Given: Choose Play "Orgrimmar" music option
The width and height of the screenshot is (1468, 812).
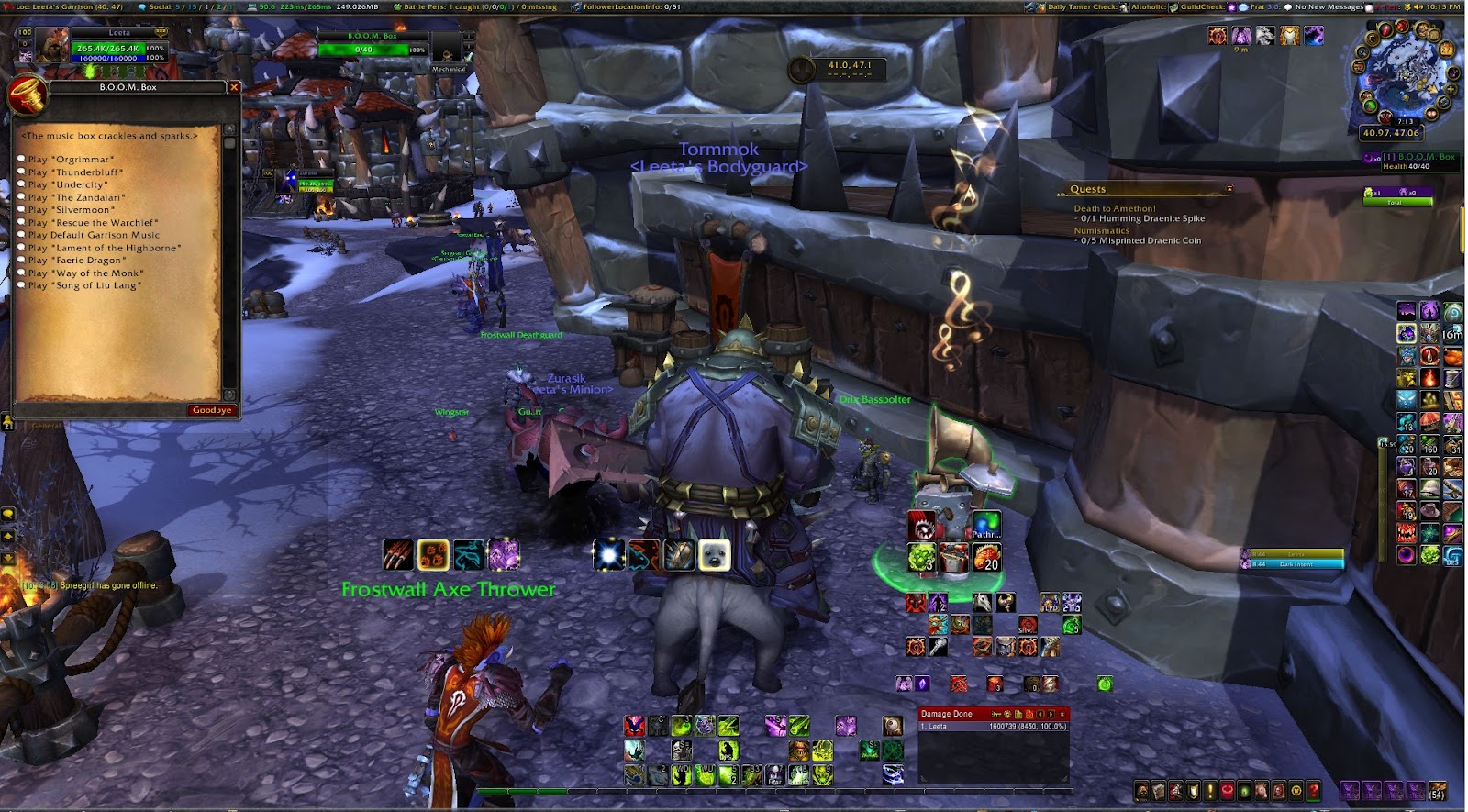Looking at the screenshot, I should pos(71,160).
